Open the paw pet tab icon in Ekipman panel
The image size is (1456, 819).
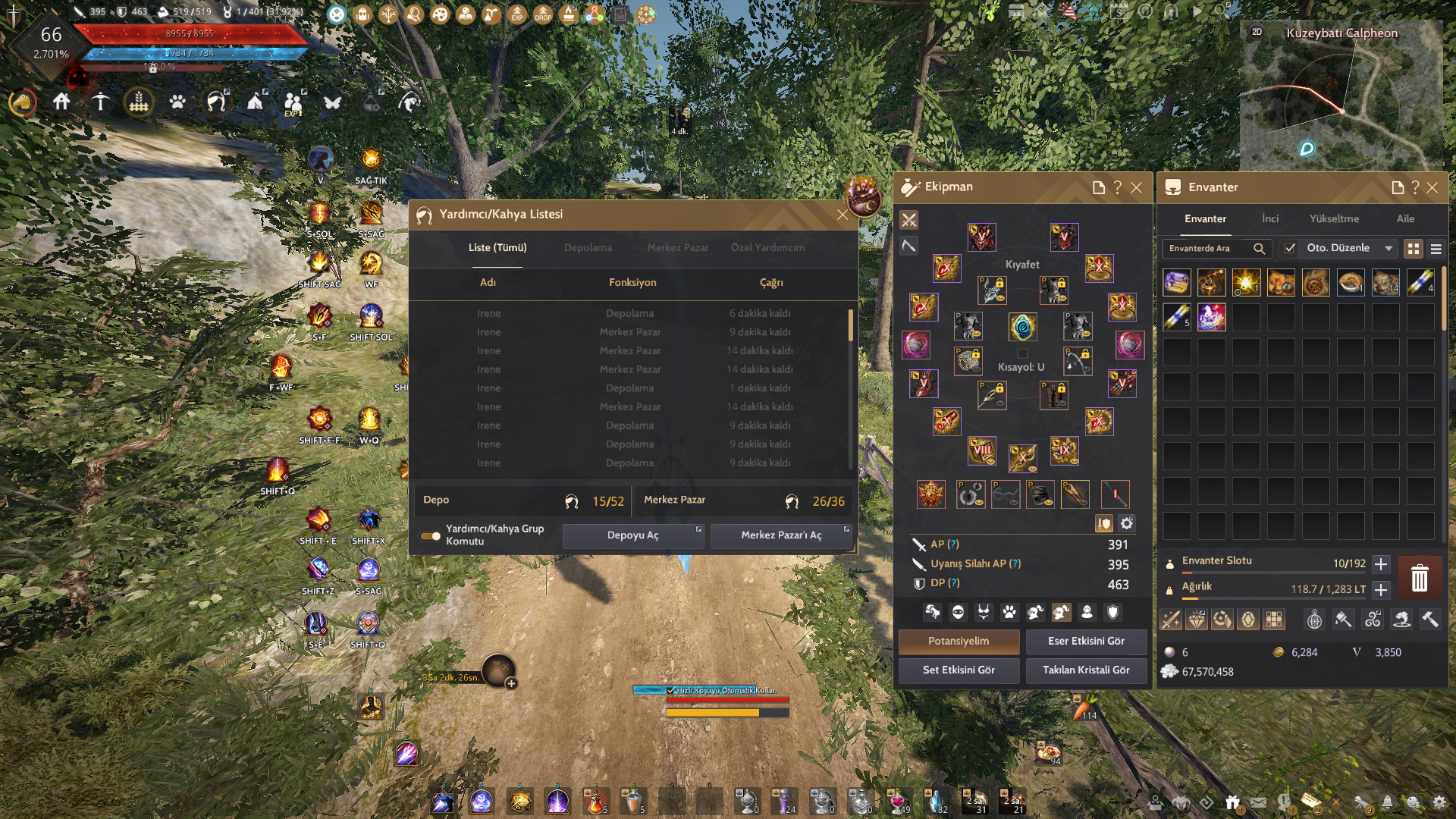[x=1009, y=613]
